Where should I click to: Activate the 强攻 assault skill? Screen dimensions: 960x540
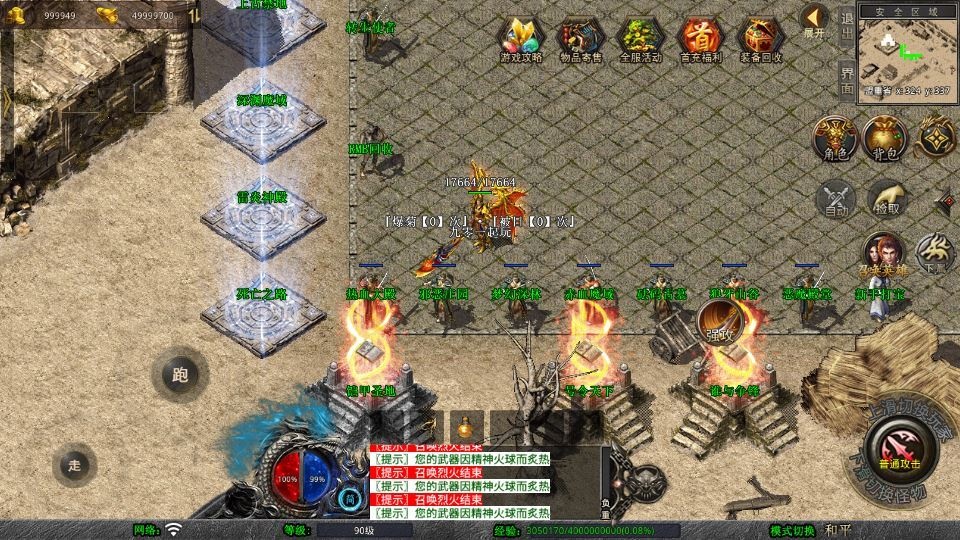coord(719,323)
